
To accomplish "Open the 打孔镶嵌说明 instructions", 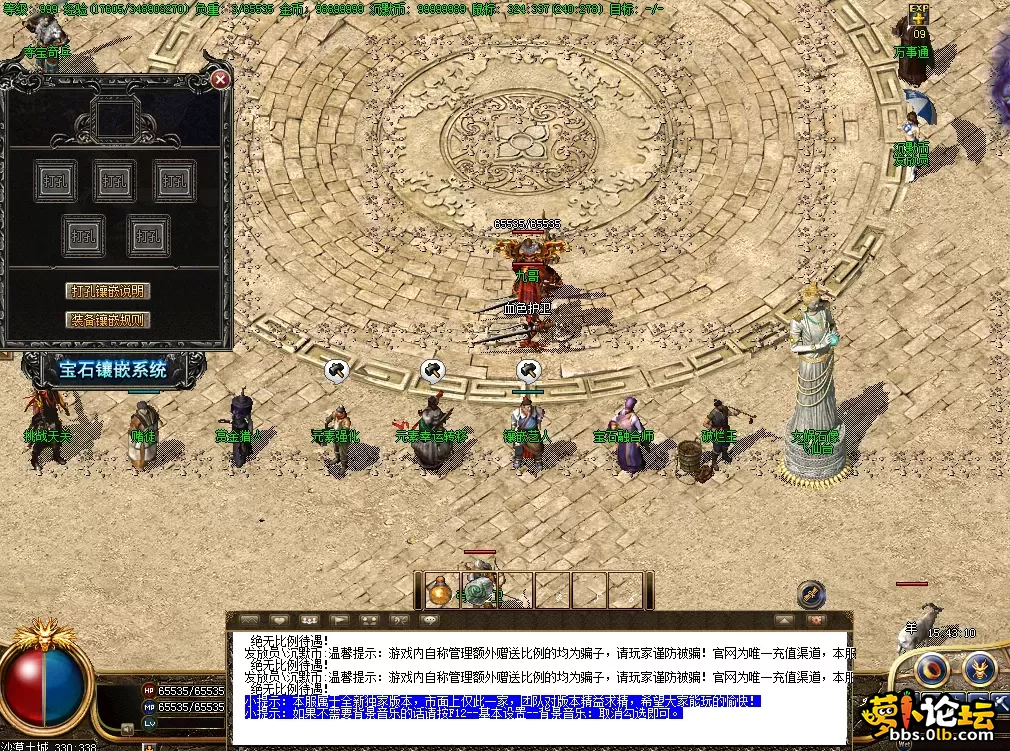I will (108, 291).
